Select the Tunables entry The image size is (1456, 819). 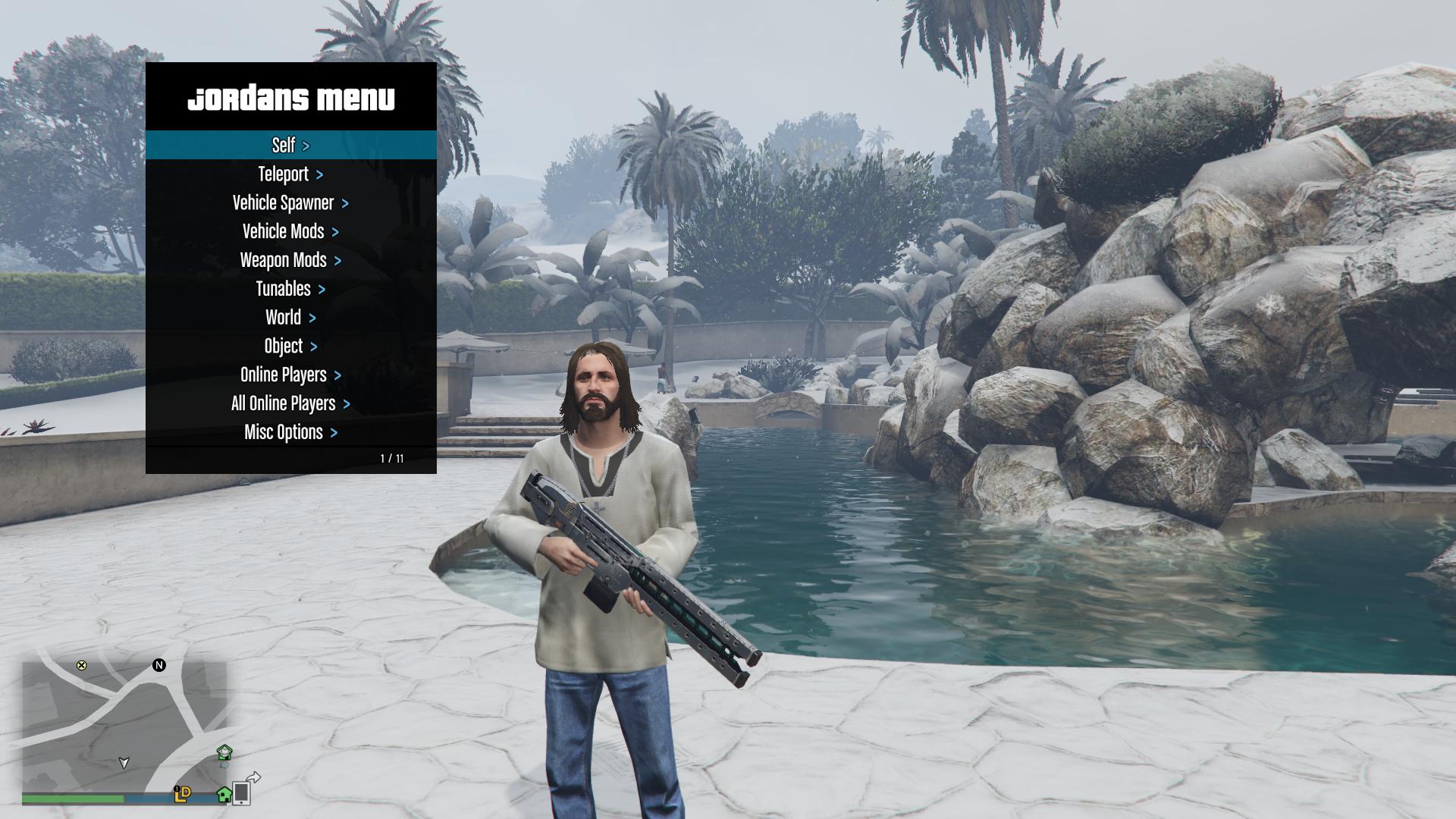(290, 289)
